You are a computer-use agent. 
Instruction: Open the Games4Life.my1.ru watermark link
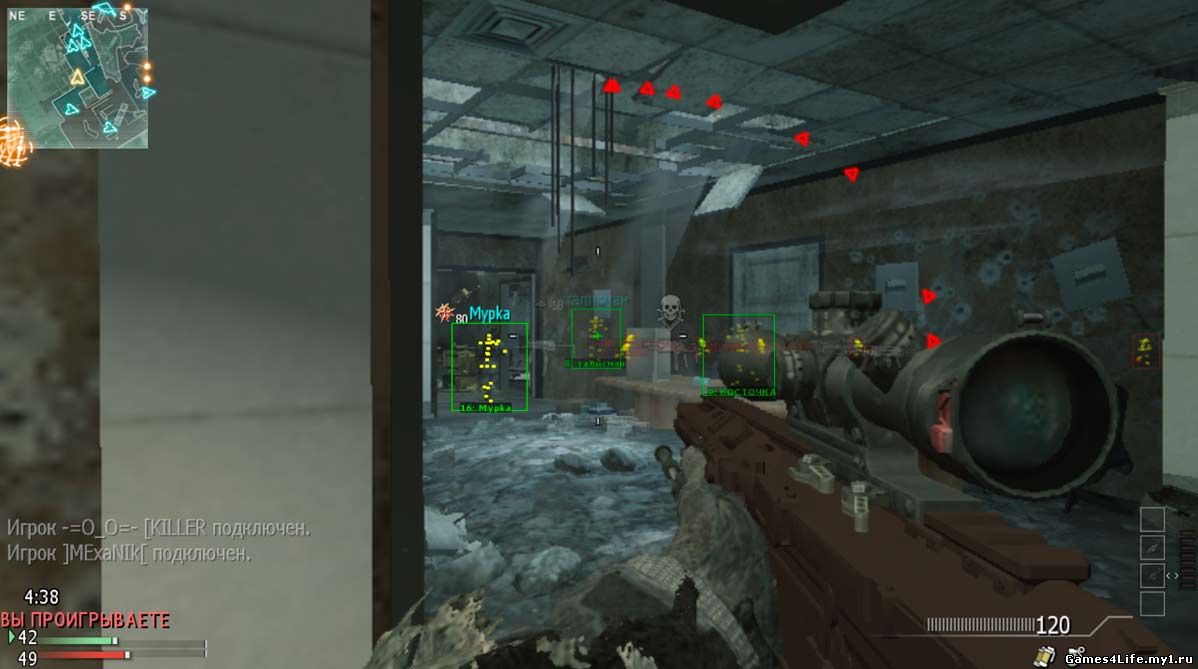point(1129,659)
